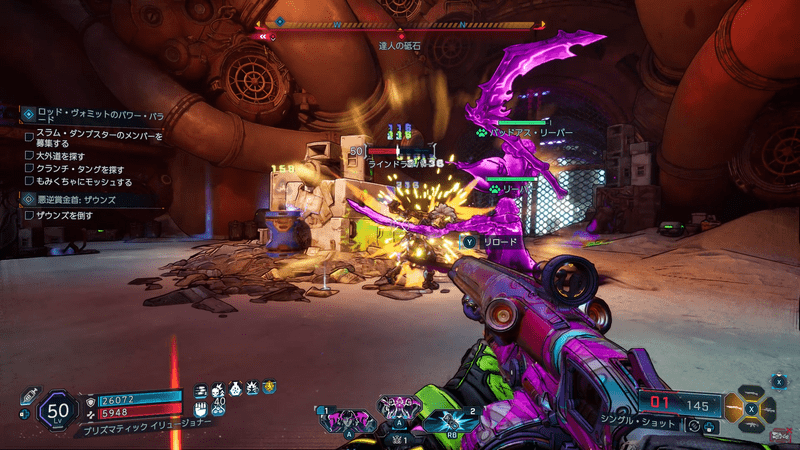Click the クランチ・タングを探す objective checkbox
Viewport: 800px width, 450px height.
pyautogui.click(x=30, y=170)
